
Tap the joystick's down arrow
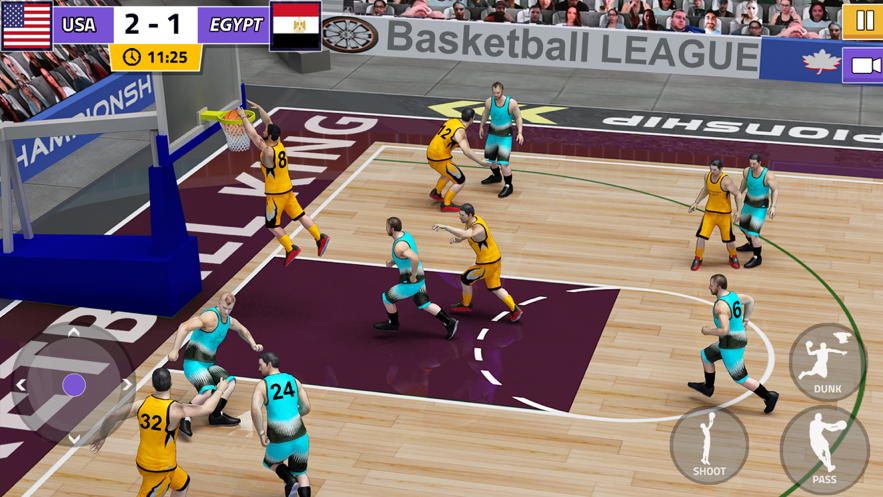(x=74, y=438)
